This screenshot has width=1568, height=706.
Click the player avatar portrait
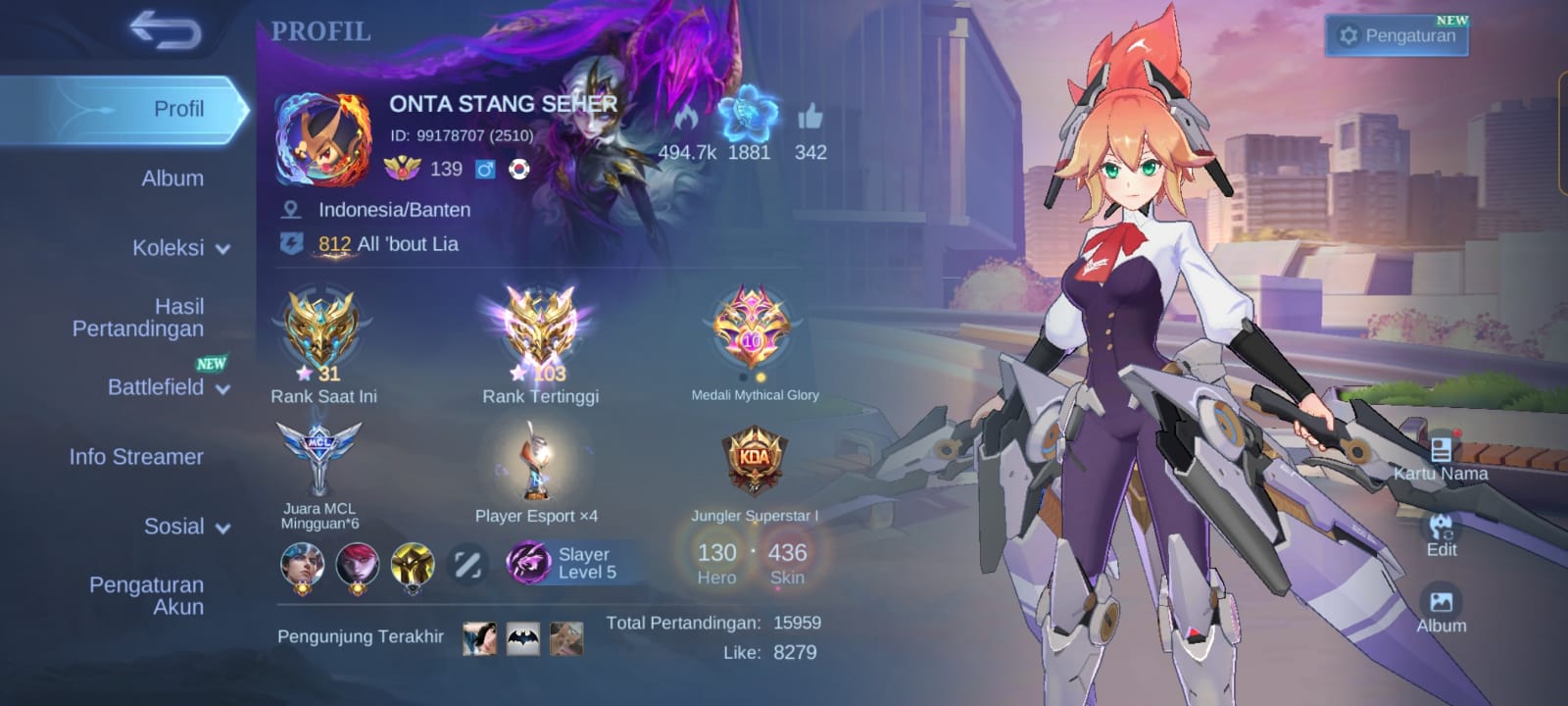click(323, 139)
